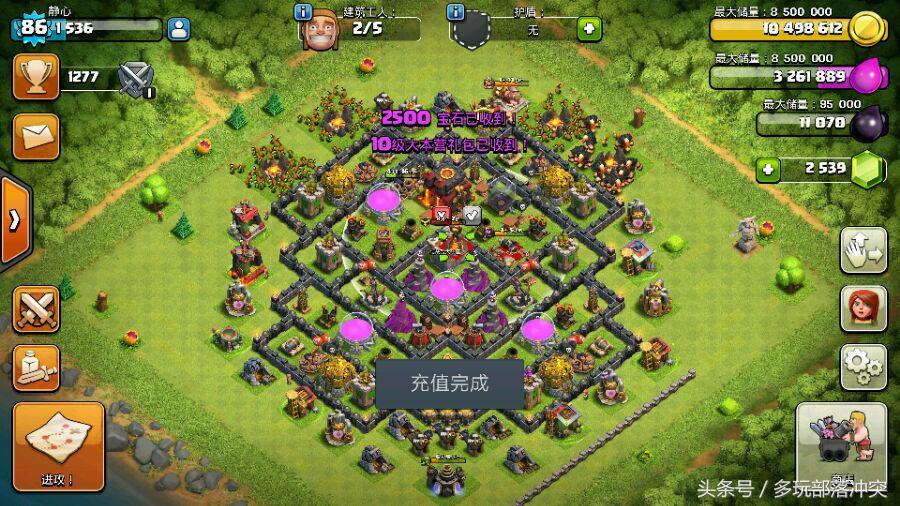Add shield with the green plus
Screen dimensions: 900x506
click(589, 29)
